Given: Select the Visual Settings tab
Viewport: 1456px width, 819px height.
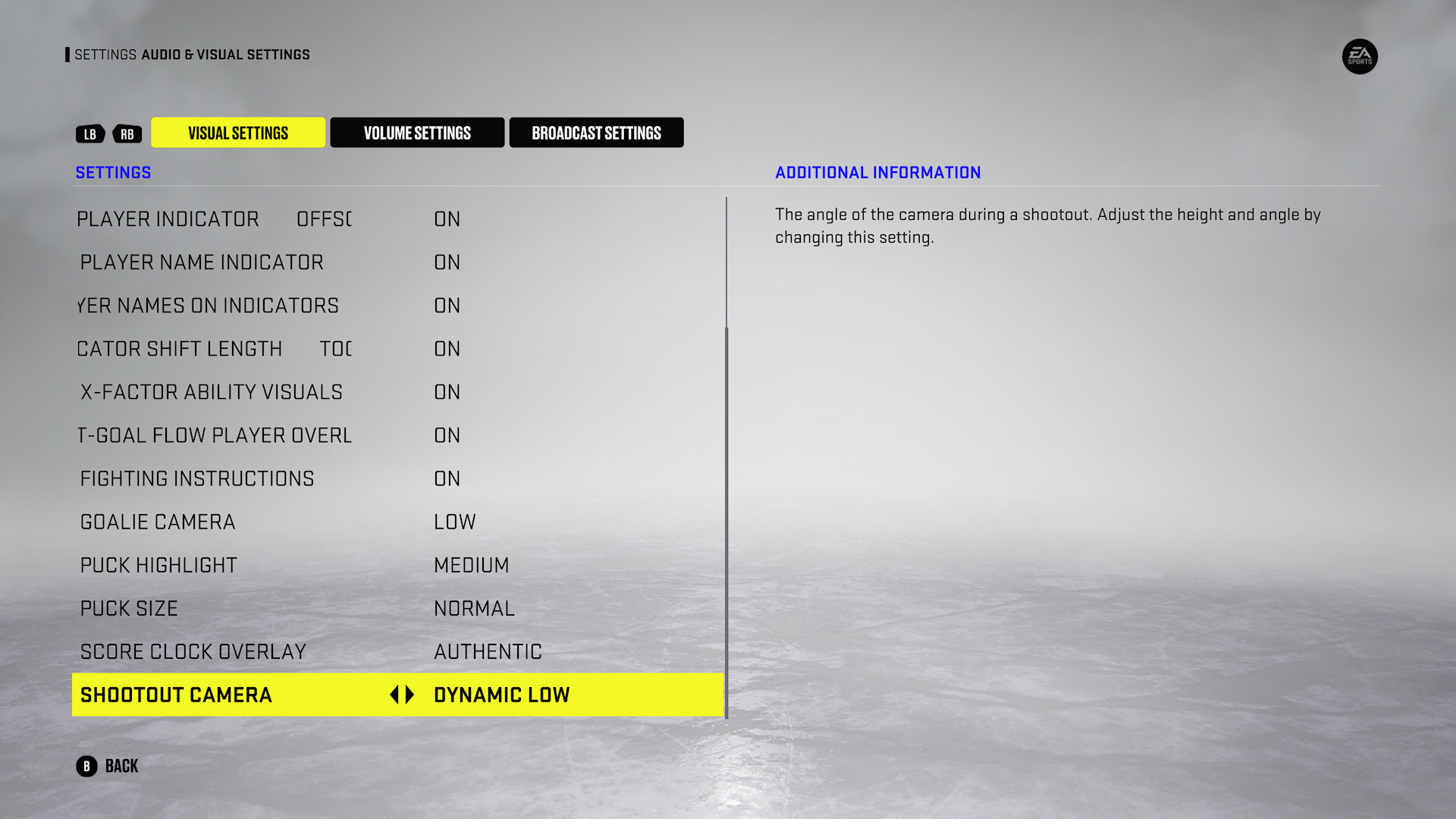Looking at the screenshot, I should coord(238,132).
